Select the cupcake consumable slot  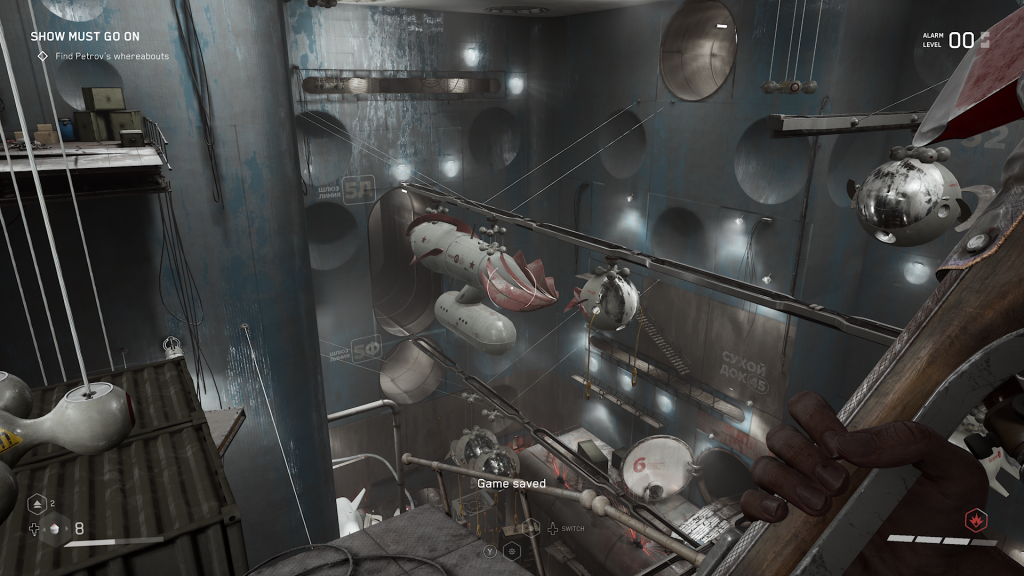[57, 529]
